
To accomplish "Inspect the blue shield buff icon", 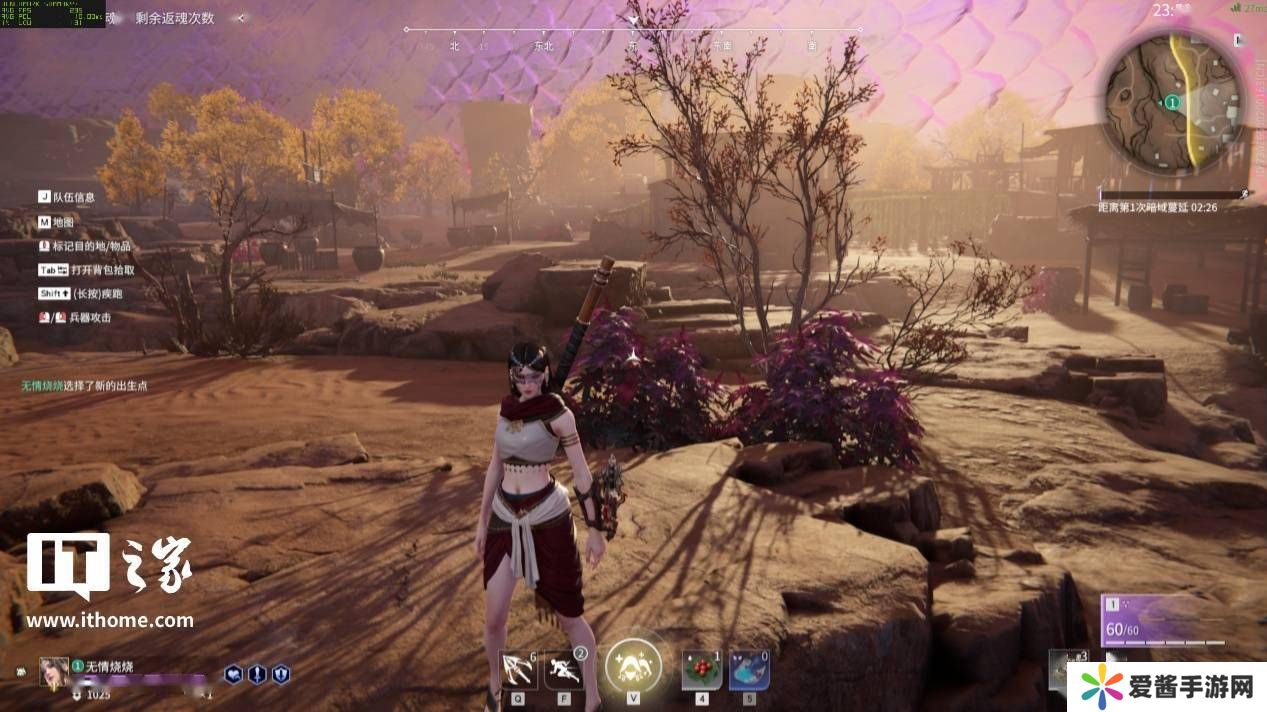I will pyautogui.click(x=281, y=674).
